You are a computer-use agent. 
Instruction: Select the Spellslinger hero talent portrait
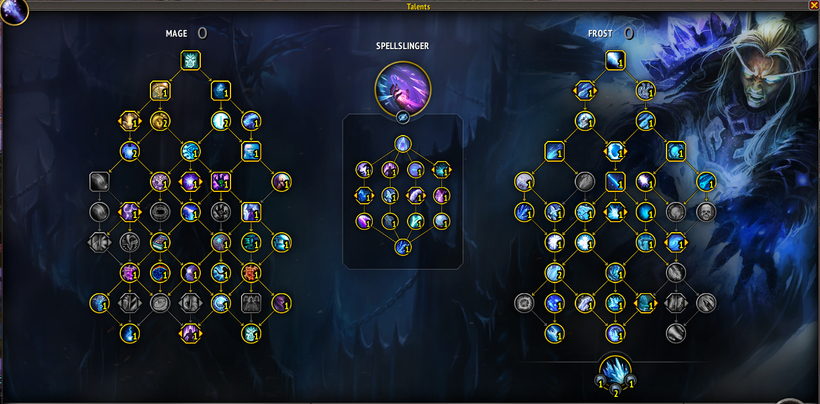(x=402, y=86)
